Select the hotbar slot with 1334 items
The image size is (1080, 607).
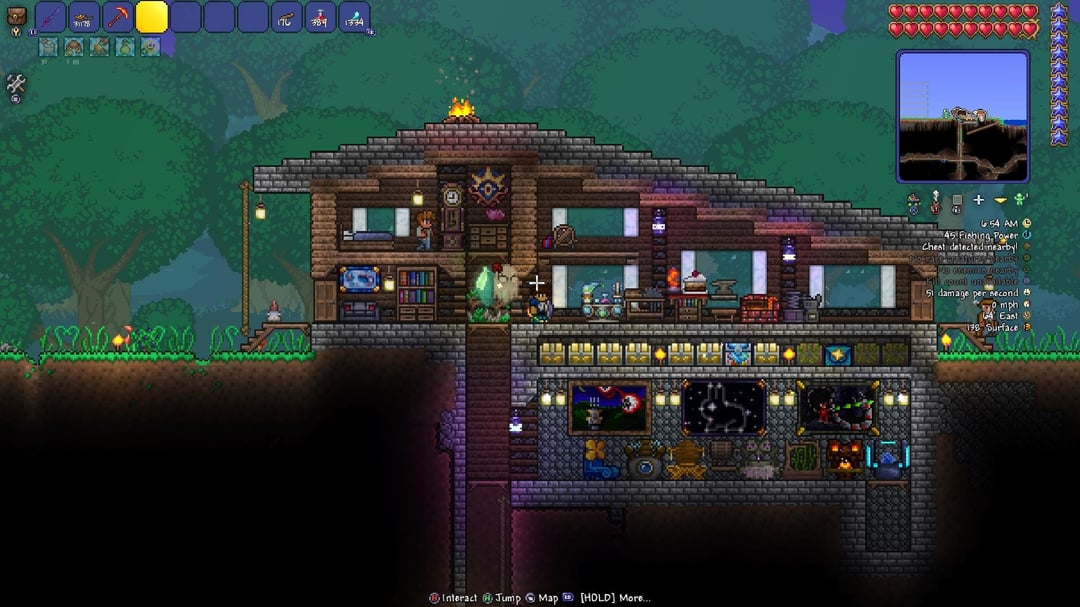pos(354,17)
